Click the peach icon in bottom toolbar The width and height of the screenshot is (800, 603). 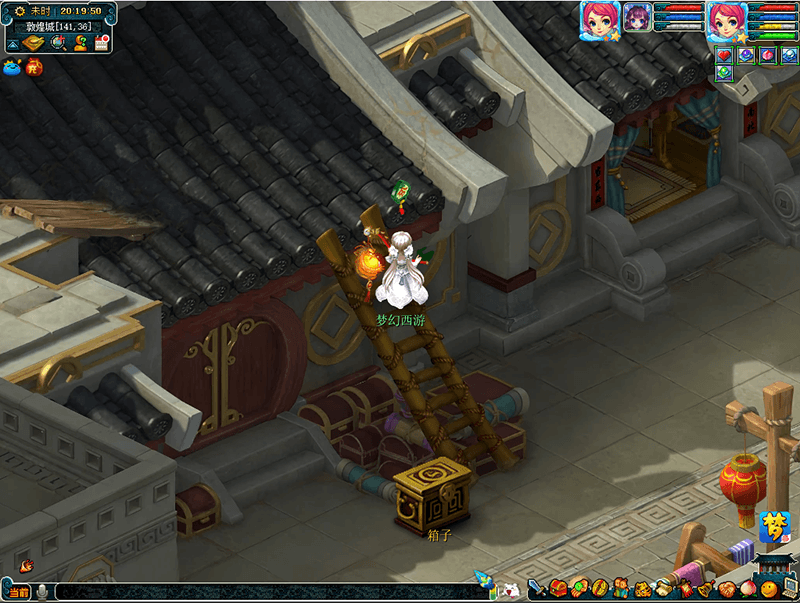[747, 588]
